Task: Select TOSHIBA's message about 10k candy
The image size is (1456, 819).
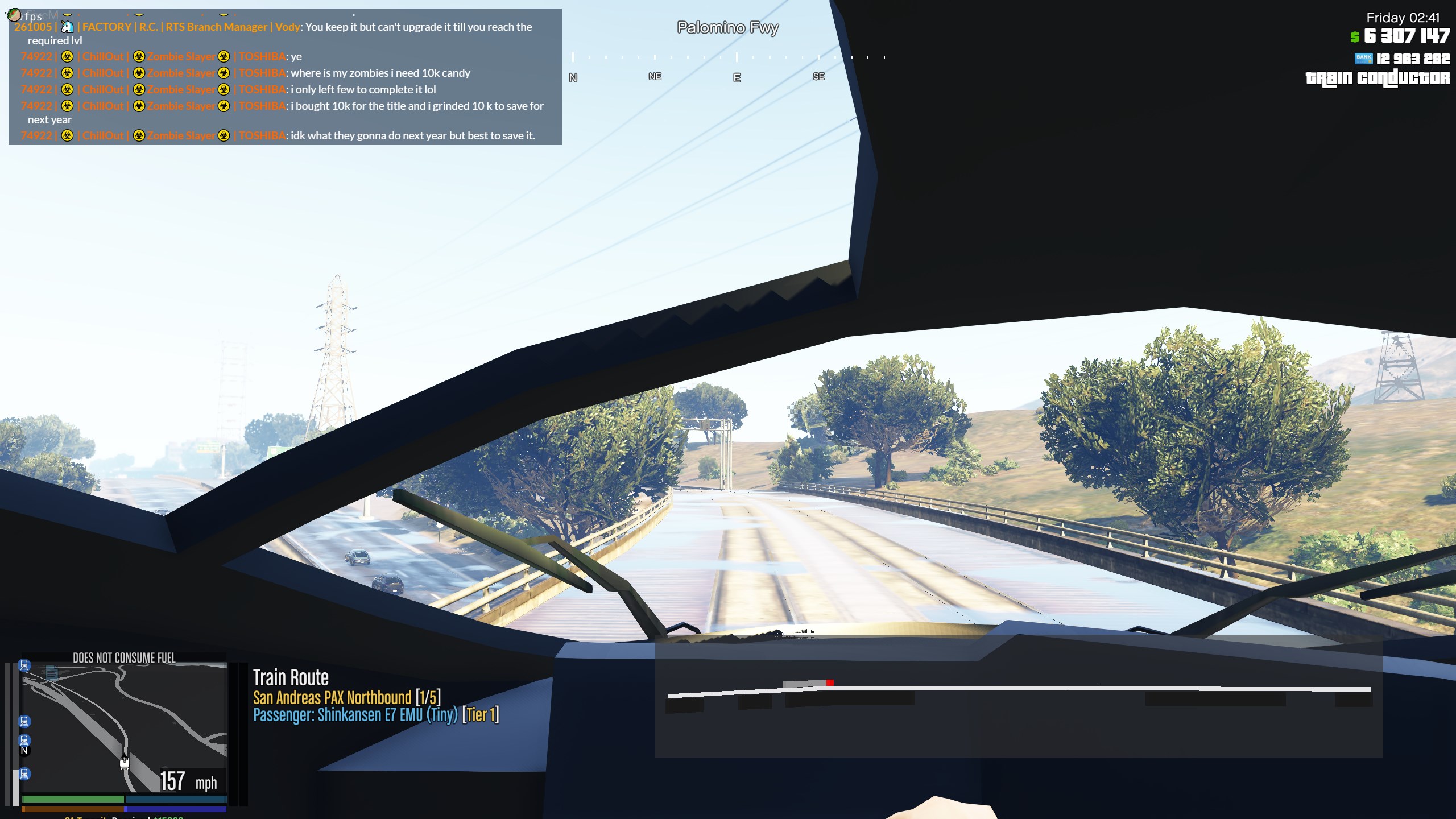Action: tap(380, 73)
